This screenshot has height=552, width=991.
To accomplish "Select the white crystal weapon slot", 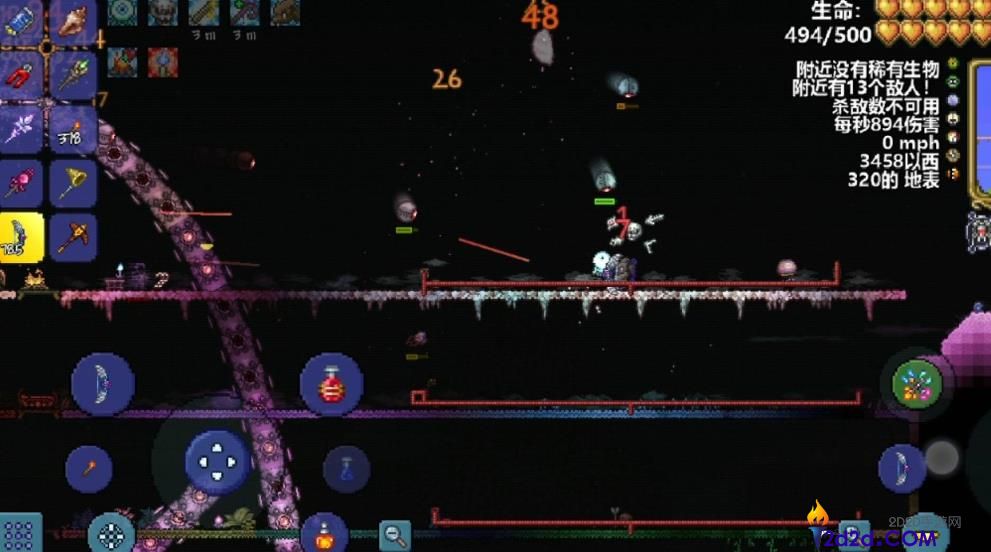I will (x=21, y=128).
